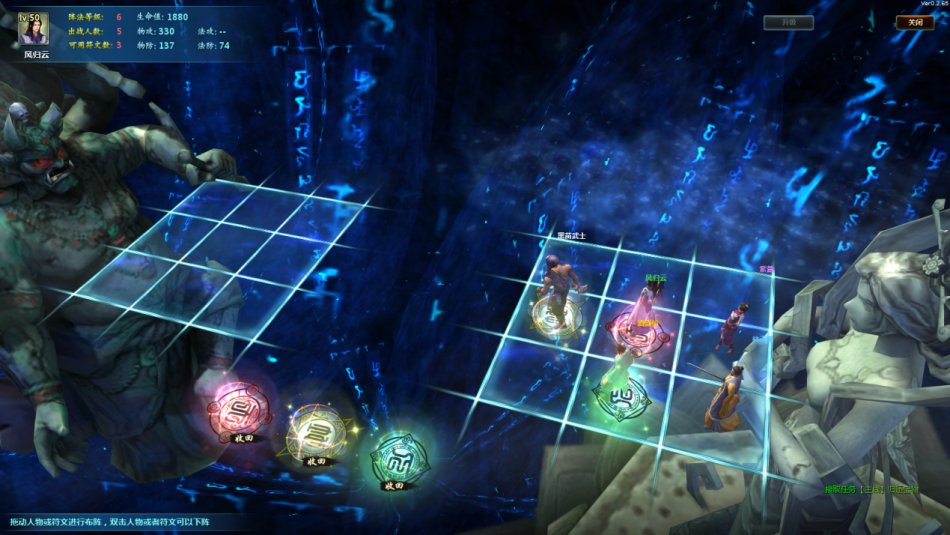The image size is (950, 535).
Task: Select the purple-robed unit on the grid
Action: click(x=735, y=323)
